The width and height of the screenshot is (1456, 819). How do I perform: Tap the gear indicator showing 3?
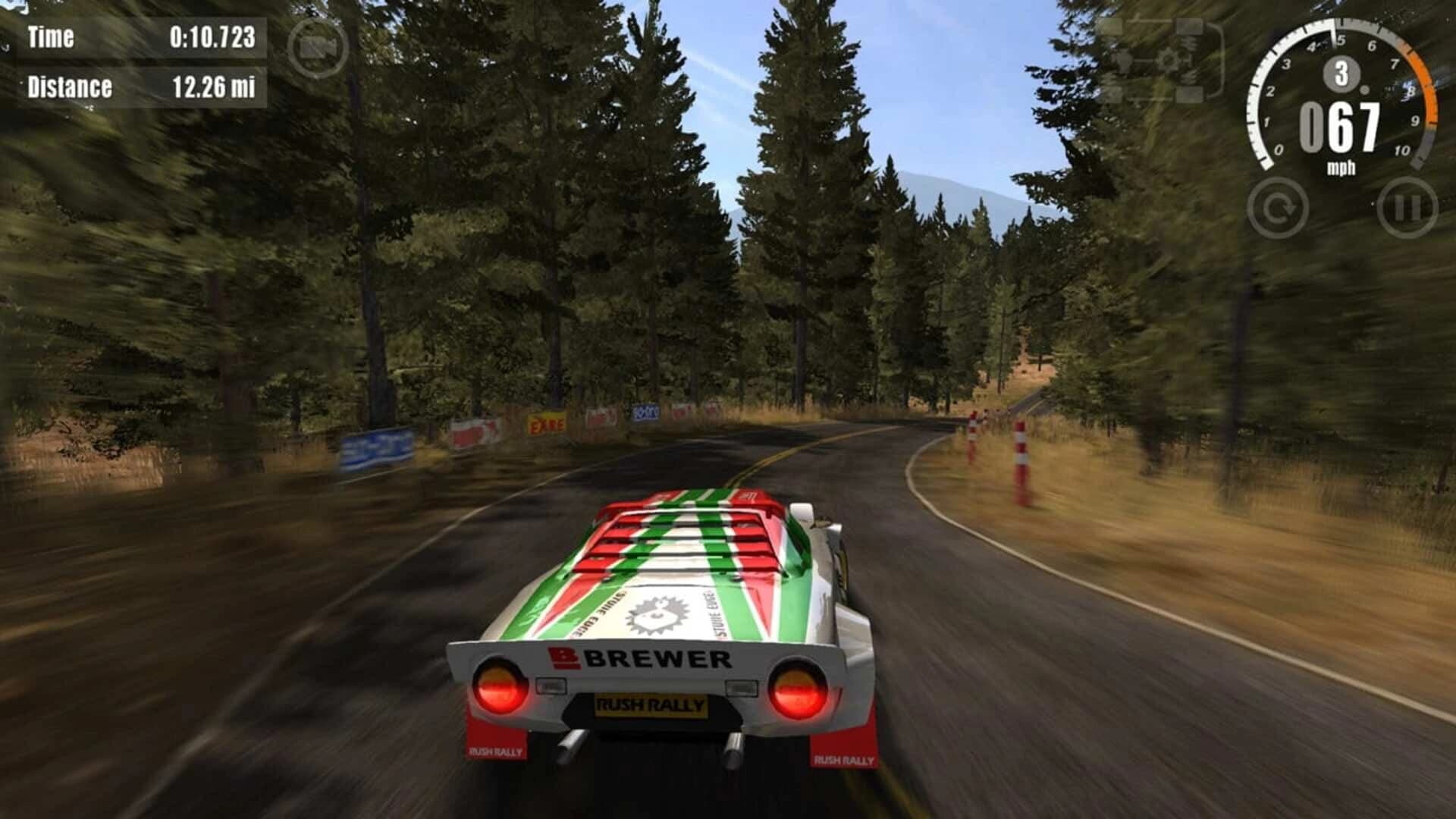[1341, 72]
